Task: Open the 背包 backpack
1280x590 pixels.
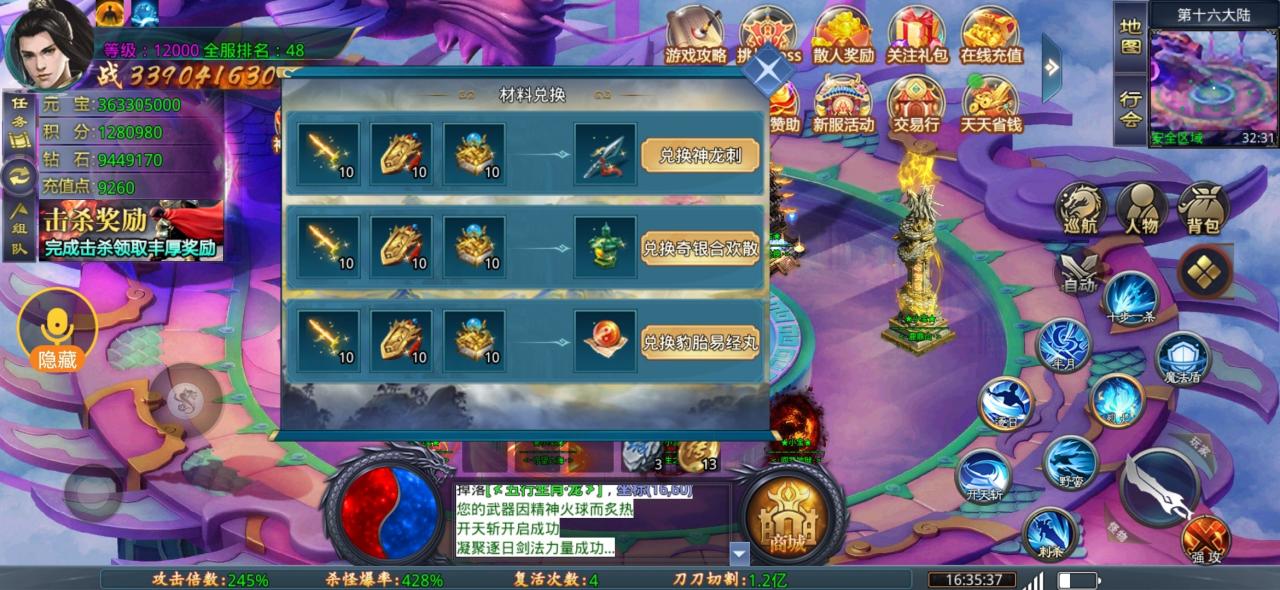Action: tap(1203, 210)
